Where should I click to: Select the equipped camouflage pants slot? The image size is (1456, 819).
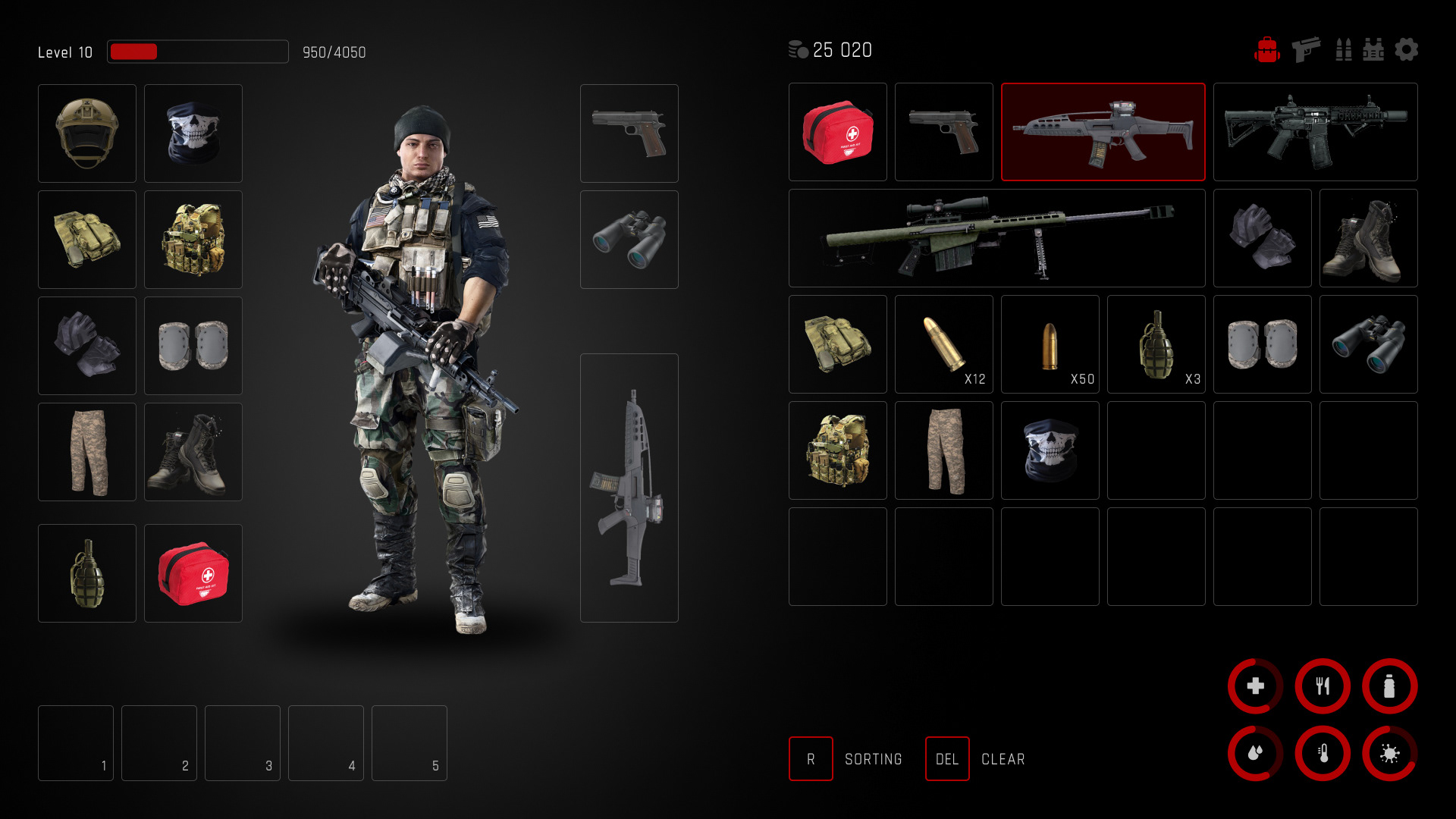tap(87, 452)
